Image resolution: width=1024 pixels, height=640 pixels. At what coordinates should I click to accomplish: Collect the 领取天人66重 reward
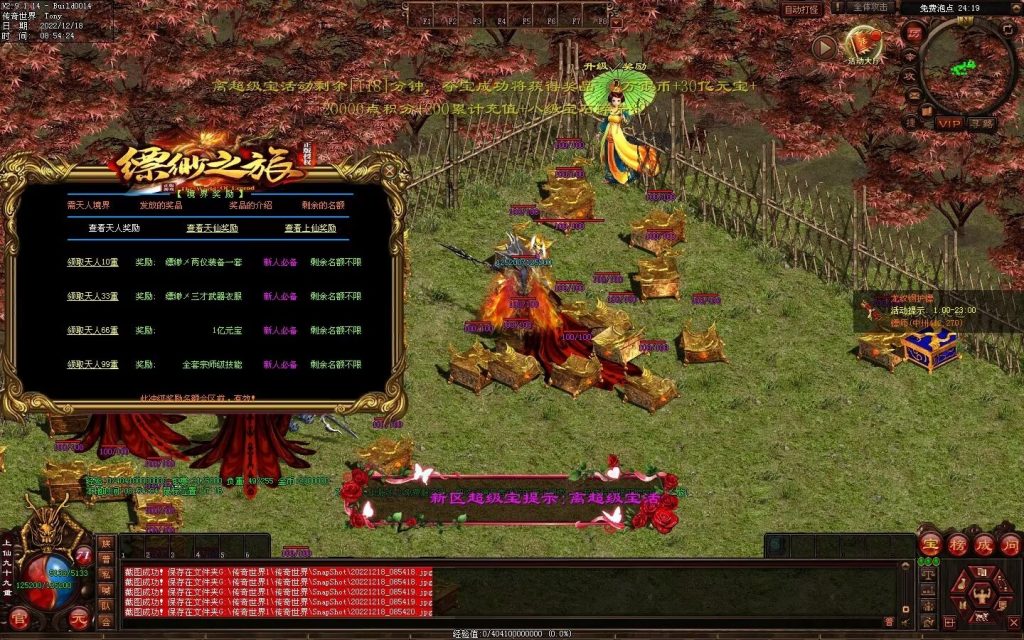pyautogui.click(x=93, y=330)
